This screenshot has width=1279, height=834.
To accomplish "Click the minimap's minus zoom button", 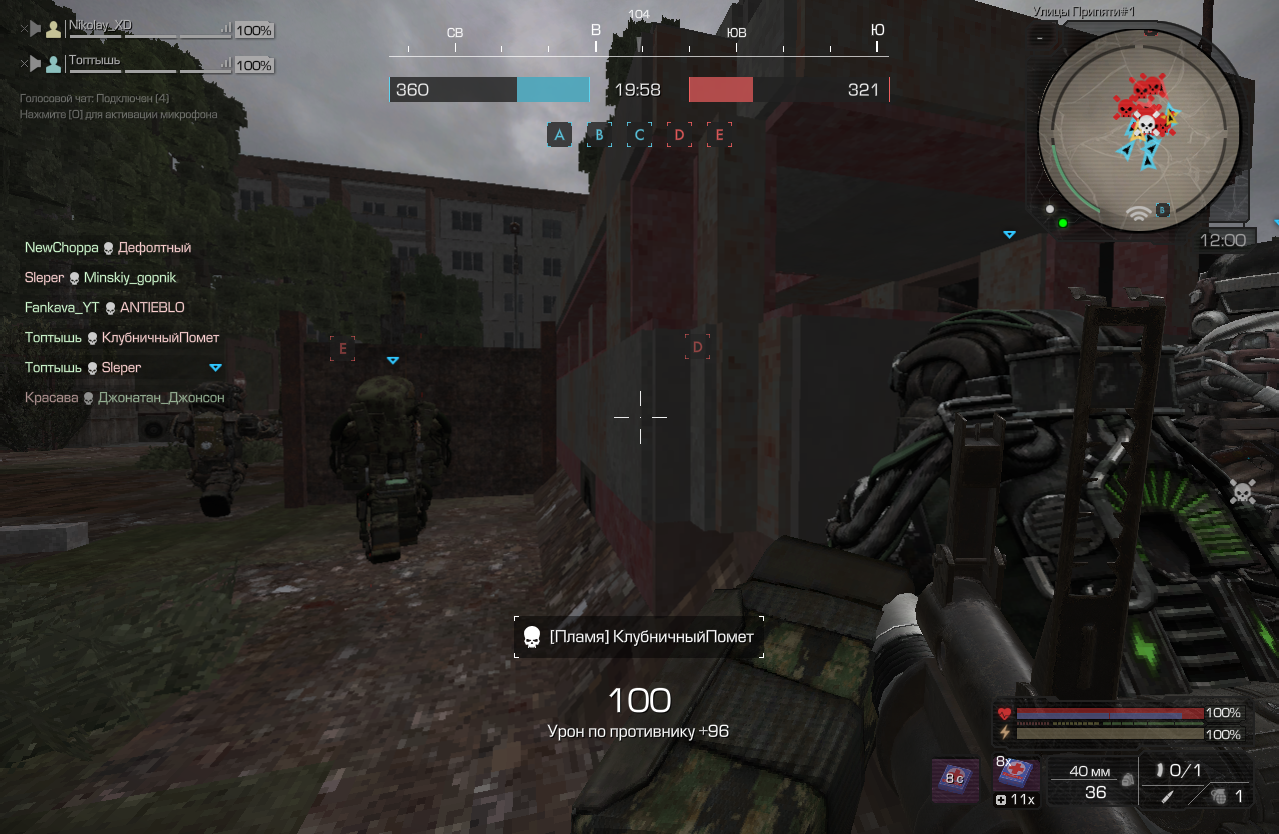I will (x=1040, y=38).
